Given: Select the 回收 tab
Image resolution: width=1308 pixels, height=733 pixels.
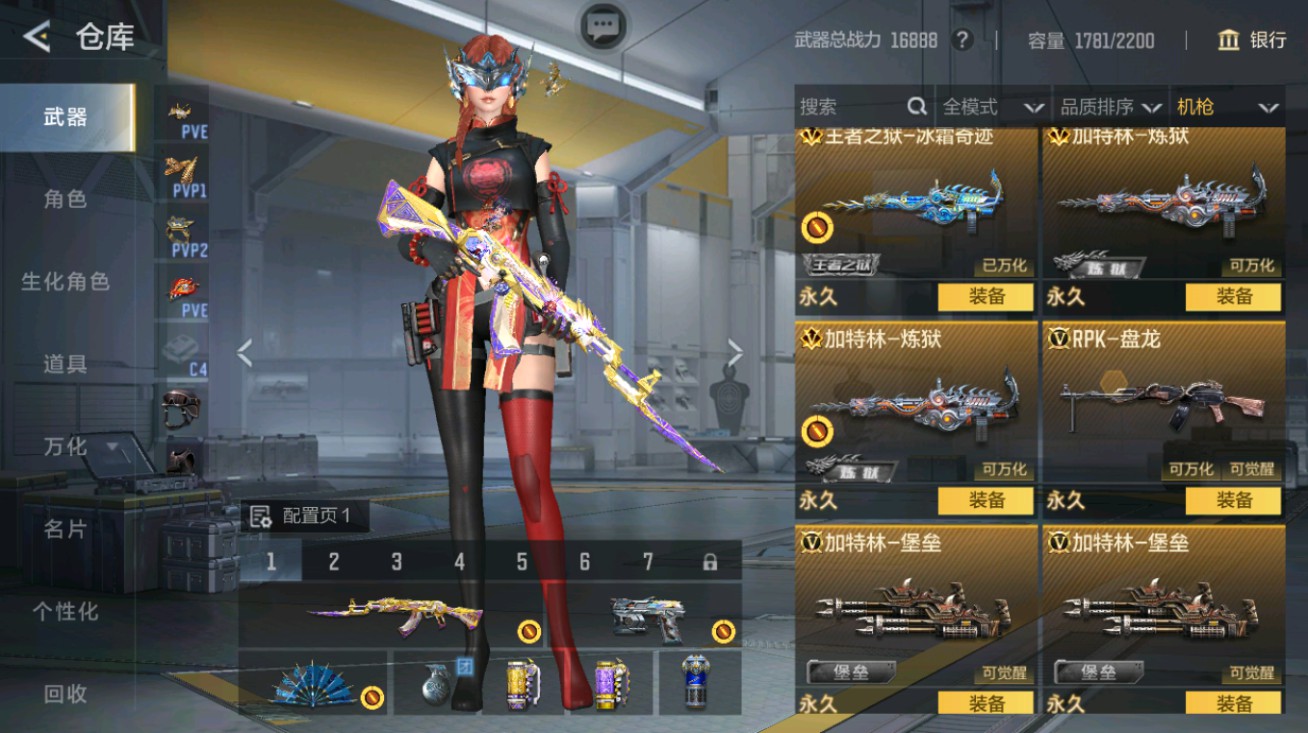Looking at the screenshot, I should [65, 693].
